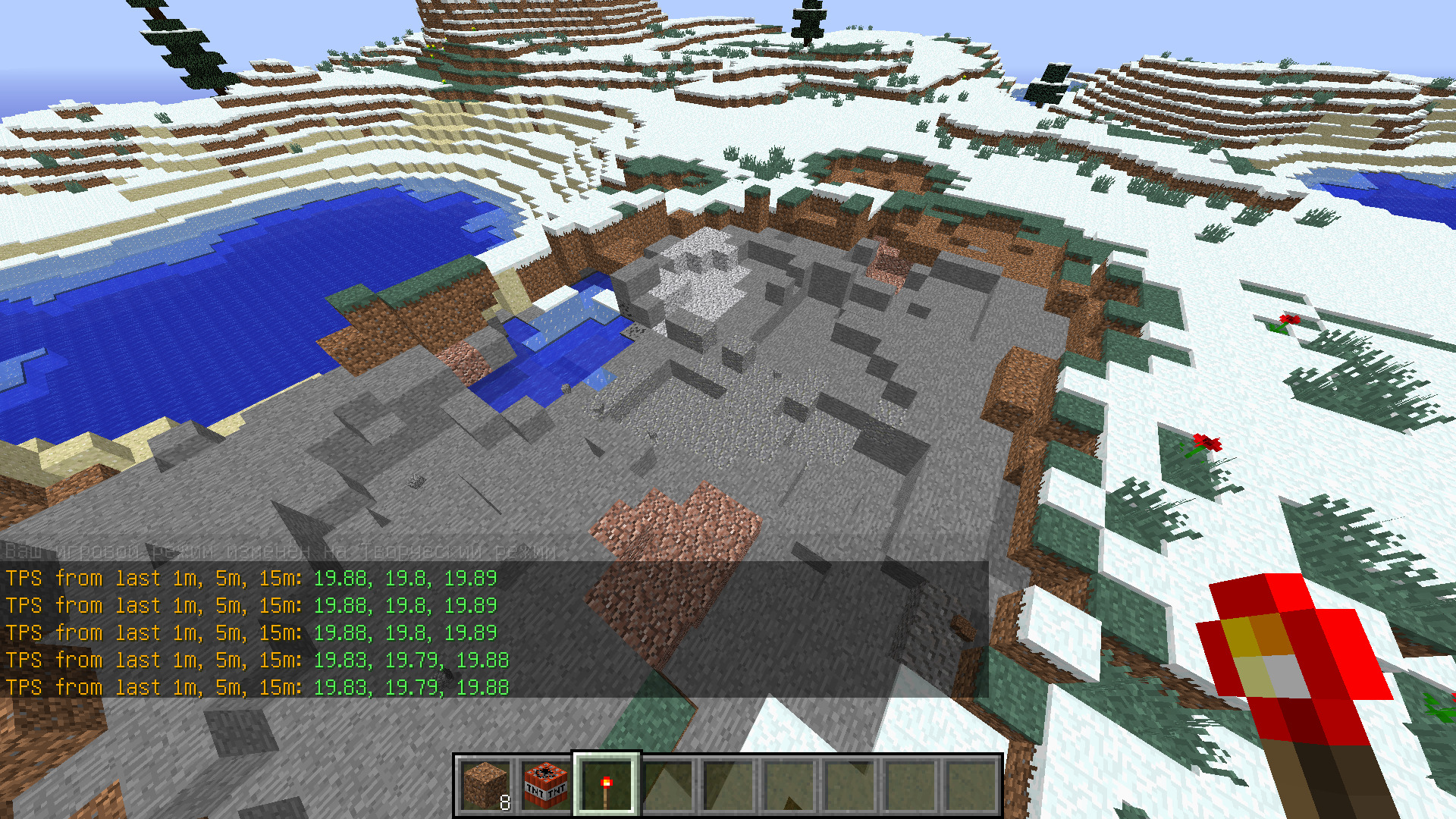Choose the TNT block in the hotbar
1456x819 pixels.
(546, 786)
